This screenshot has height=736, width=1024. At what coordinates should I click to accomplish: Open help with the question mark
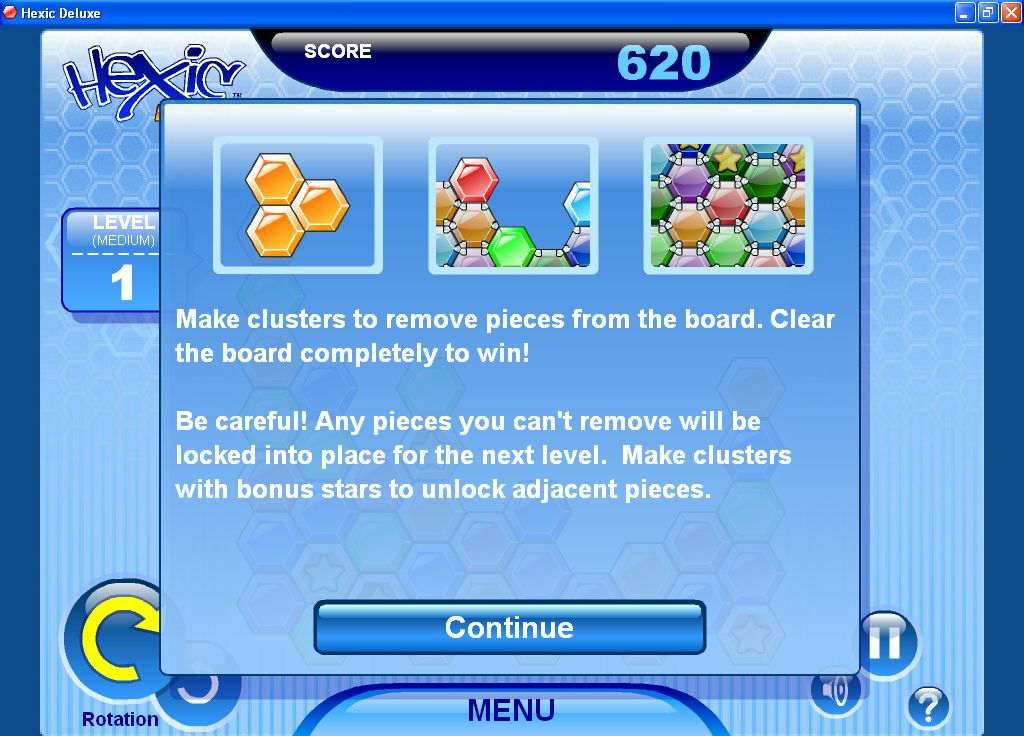tap(928, 707)
